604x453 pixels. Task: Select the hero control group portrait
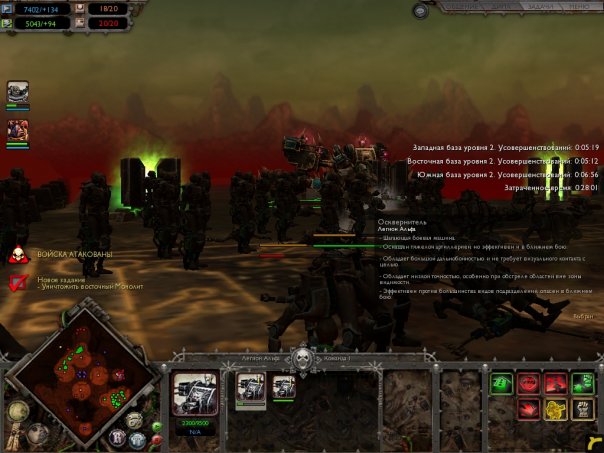coord(18,133)
